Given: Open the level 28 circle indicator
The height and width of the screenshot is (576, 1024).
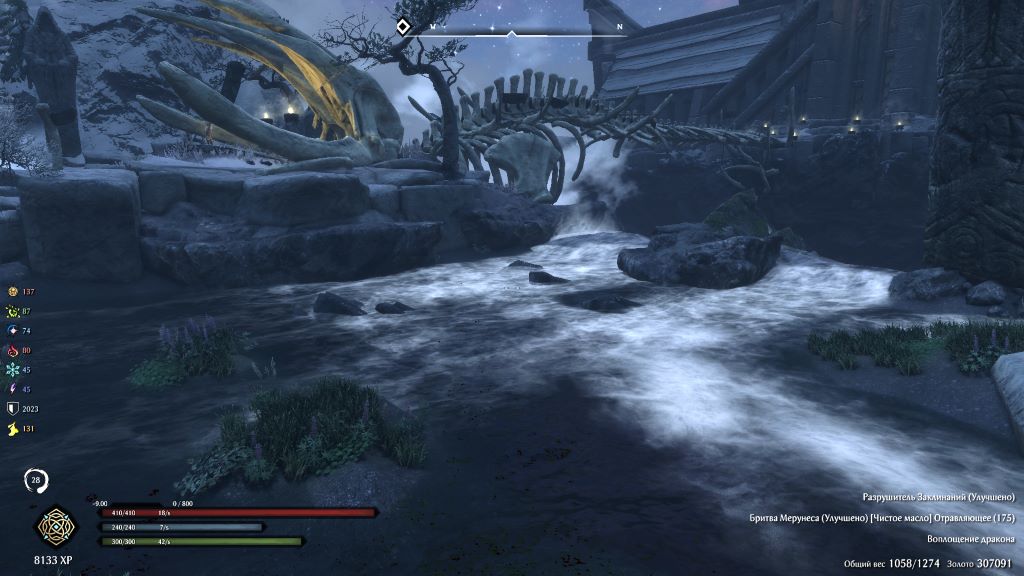Looking at the screenshot, I should click(37, 481).
